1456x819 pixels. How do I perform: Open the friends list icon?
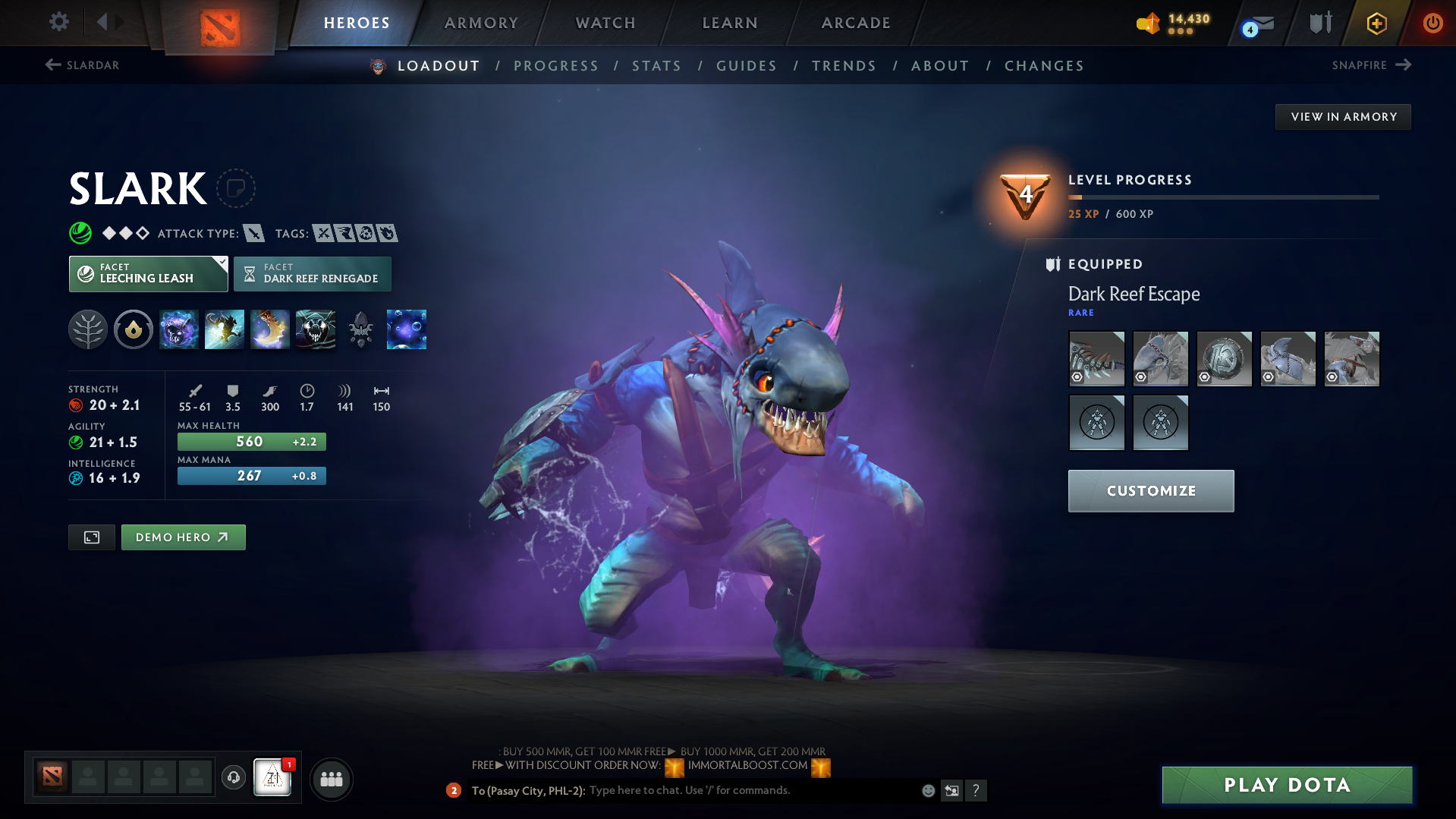[x=332, y=779]
